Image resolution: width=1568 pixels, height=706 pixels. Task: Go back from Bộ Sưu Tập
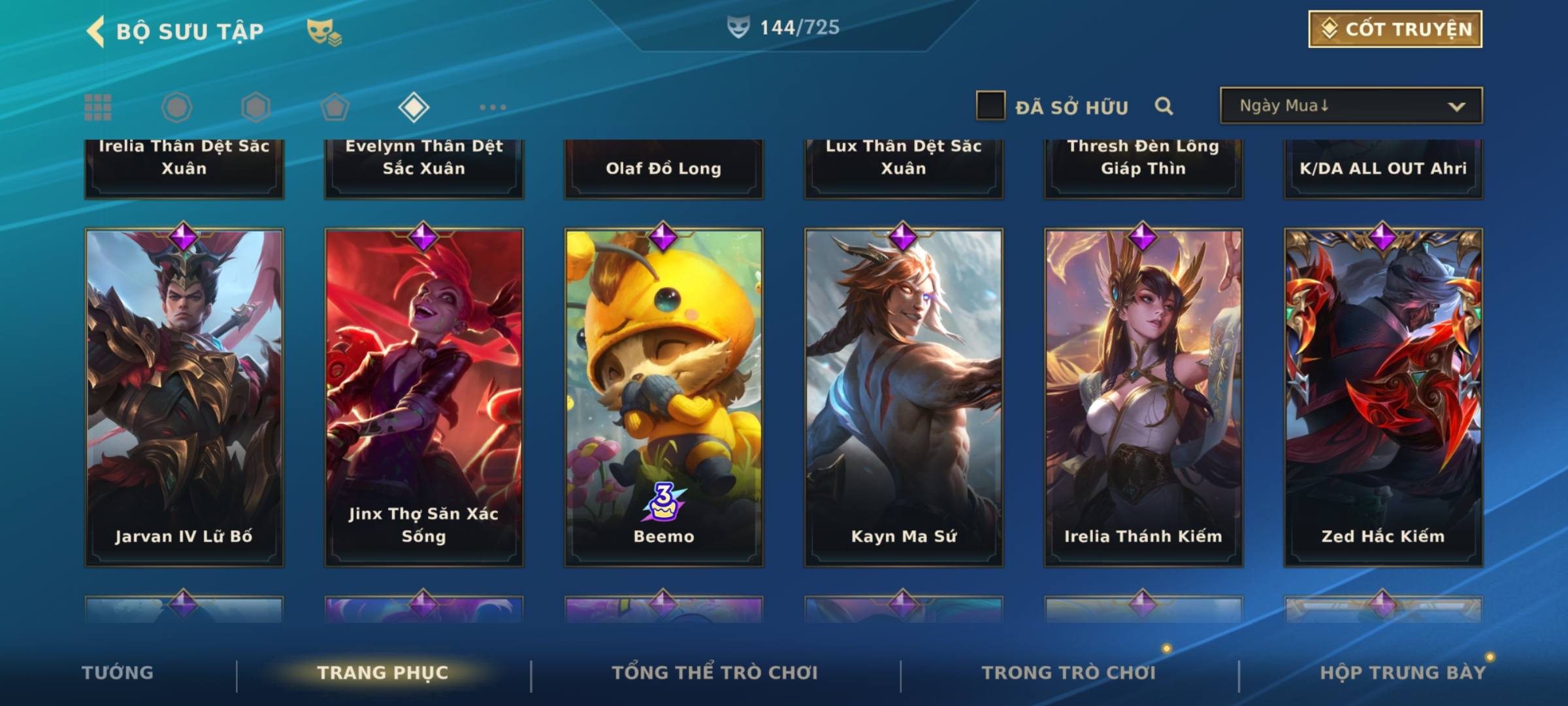point(95,31)
